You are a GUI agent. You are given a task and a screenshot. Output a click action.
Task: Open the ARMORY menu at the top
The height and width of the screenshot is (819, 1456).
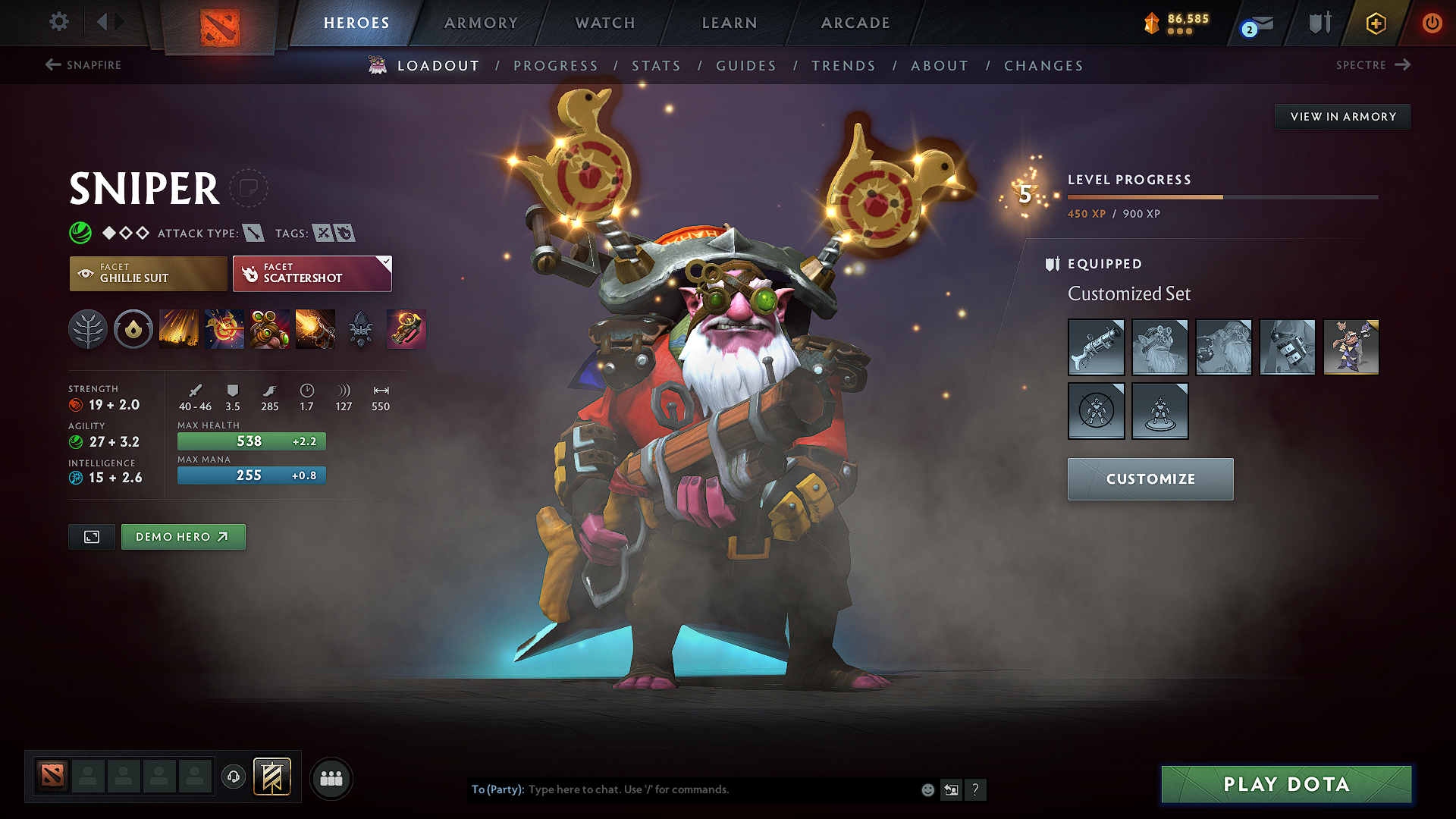coord(481,23)
